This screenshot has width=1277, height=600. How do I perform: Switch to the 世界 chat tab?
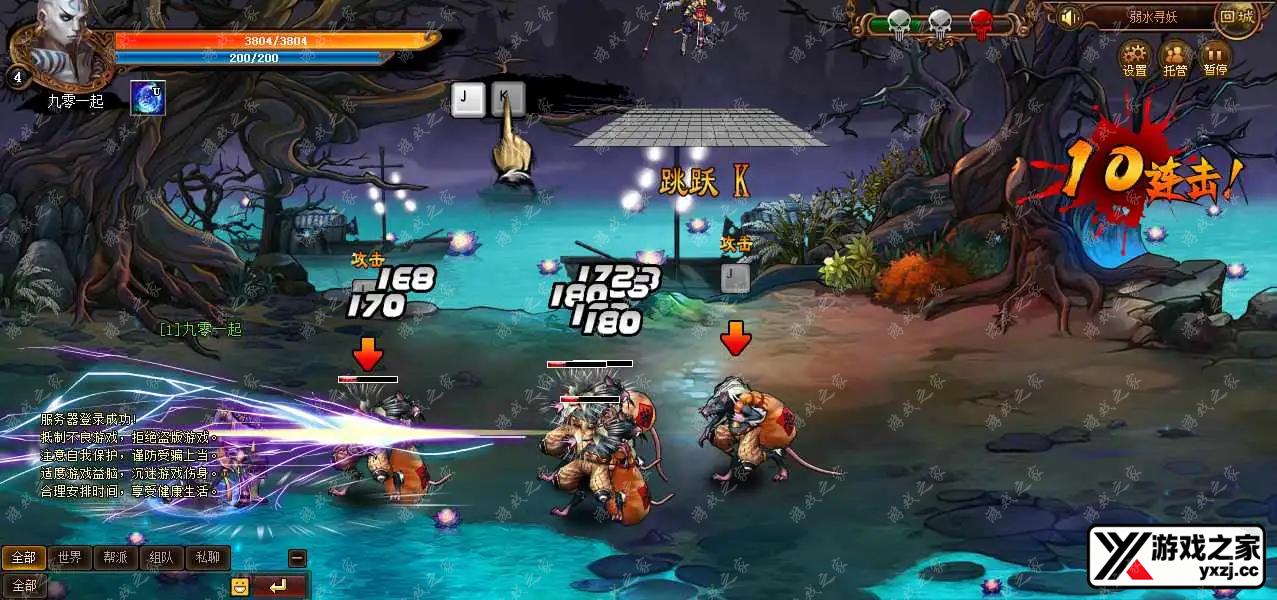point(70,557)
